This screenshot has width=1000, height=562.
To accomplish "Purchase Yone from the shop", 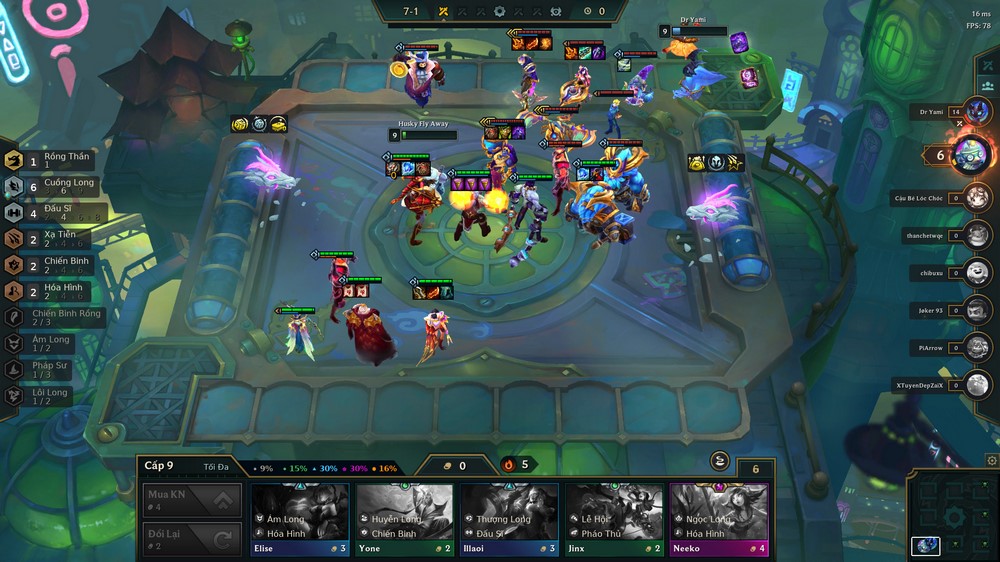I will pyautogui.click(x=405, y=519).
